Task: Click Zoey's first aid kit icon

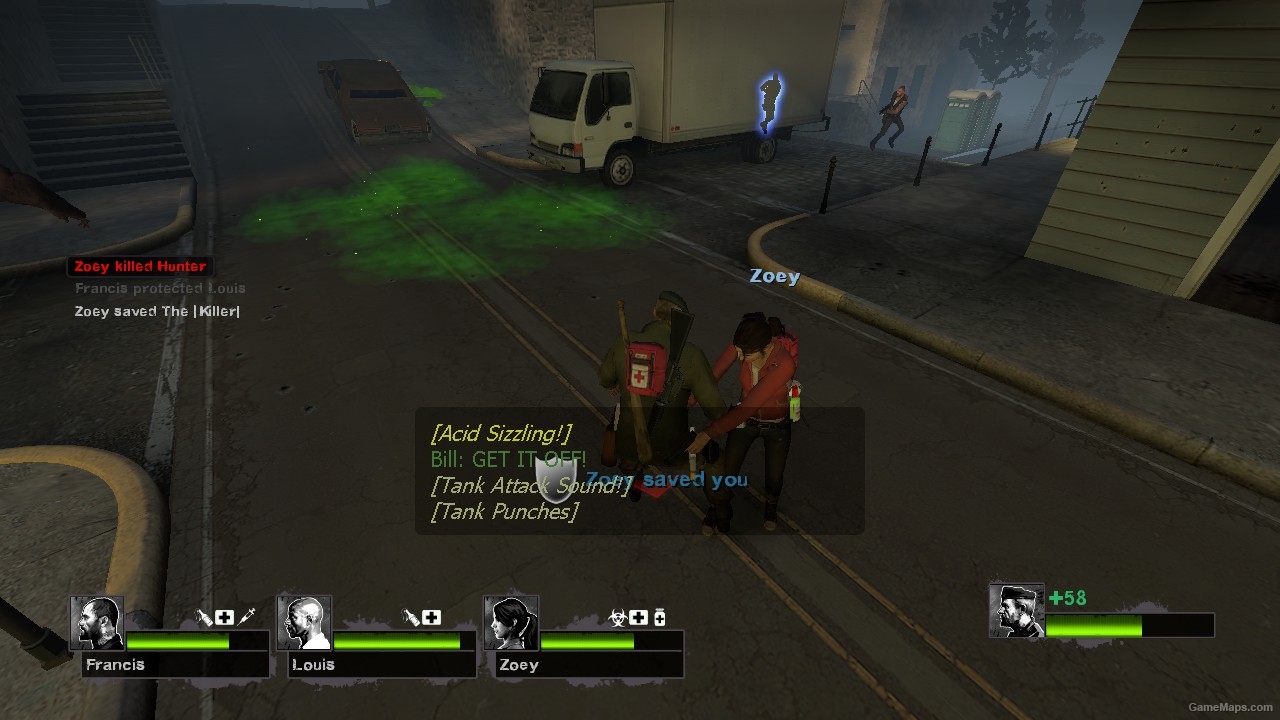Action: (x=638, y=618)
